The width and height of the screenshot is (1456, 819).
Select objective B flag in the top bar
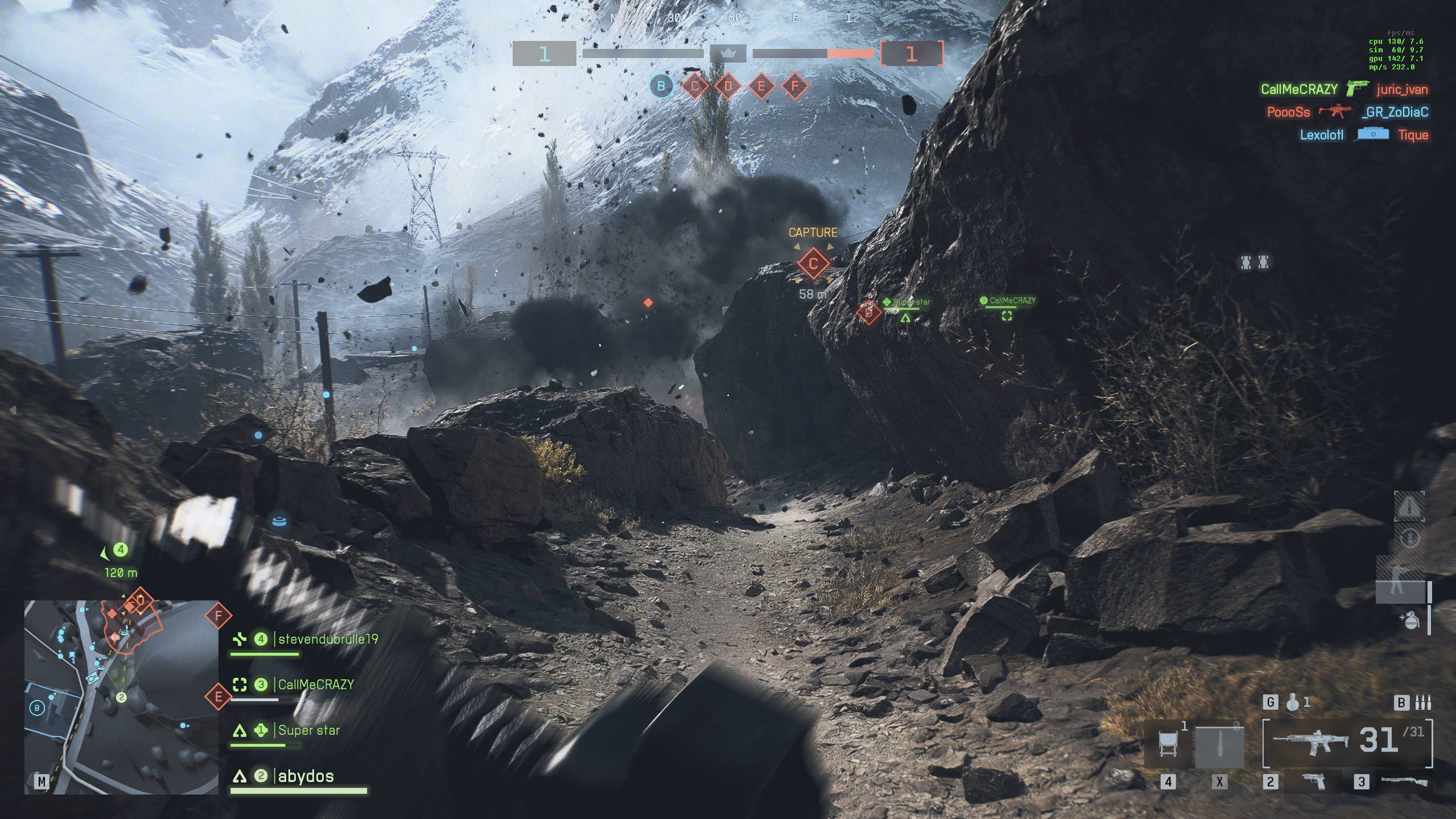point(661,87)
